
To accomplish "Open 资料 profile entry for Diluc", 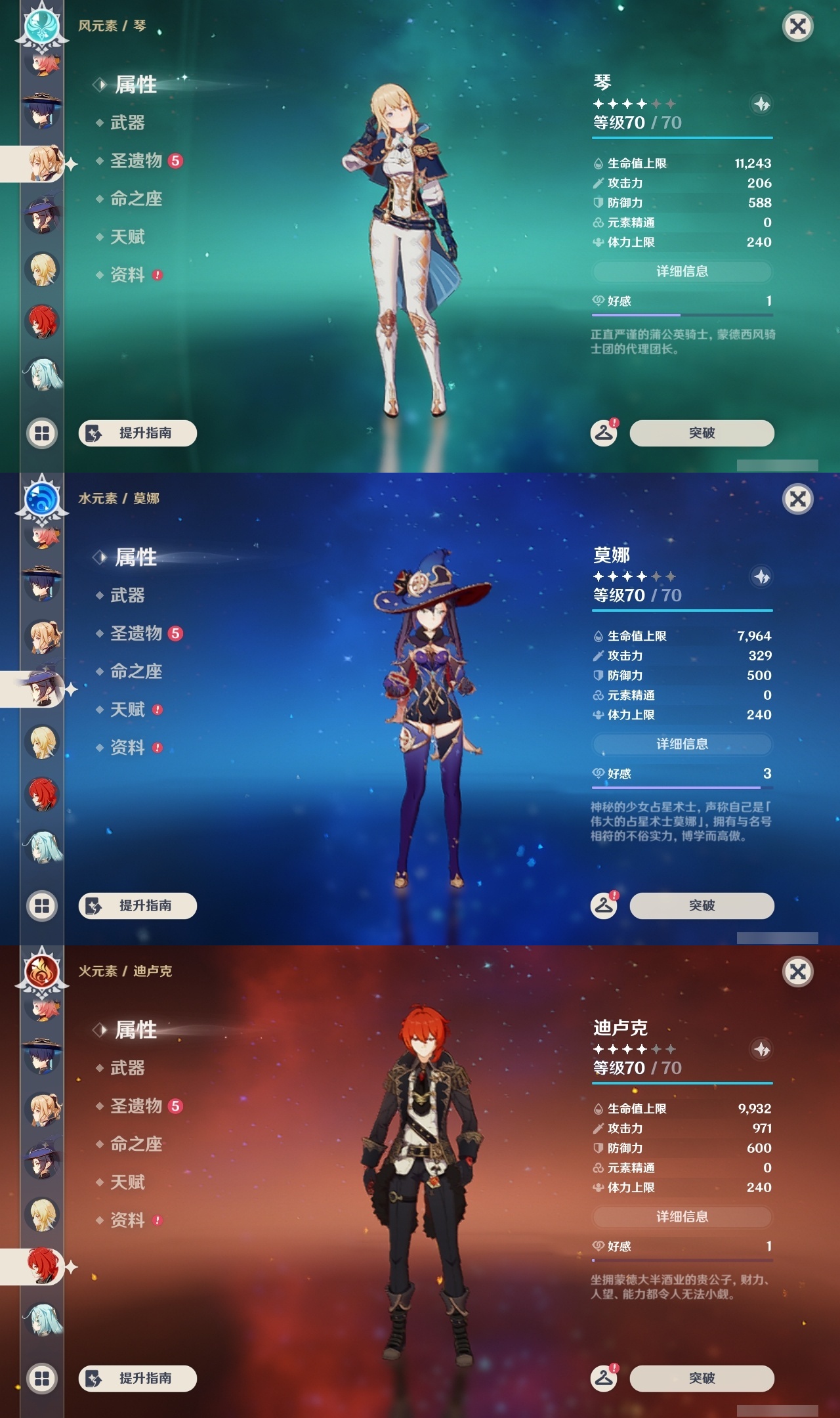I will click(x=127, y=1221).
